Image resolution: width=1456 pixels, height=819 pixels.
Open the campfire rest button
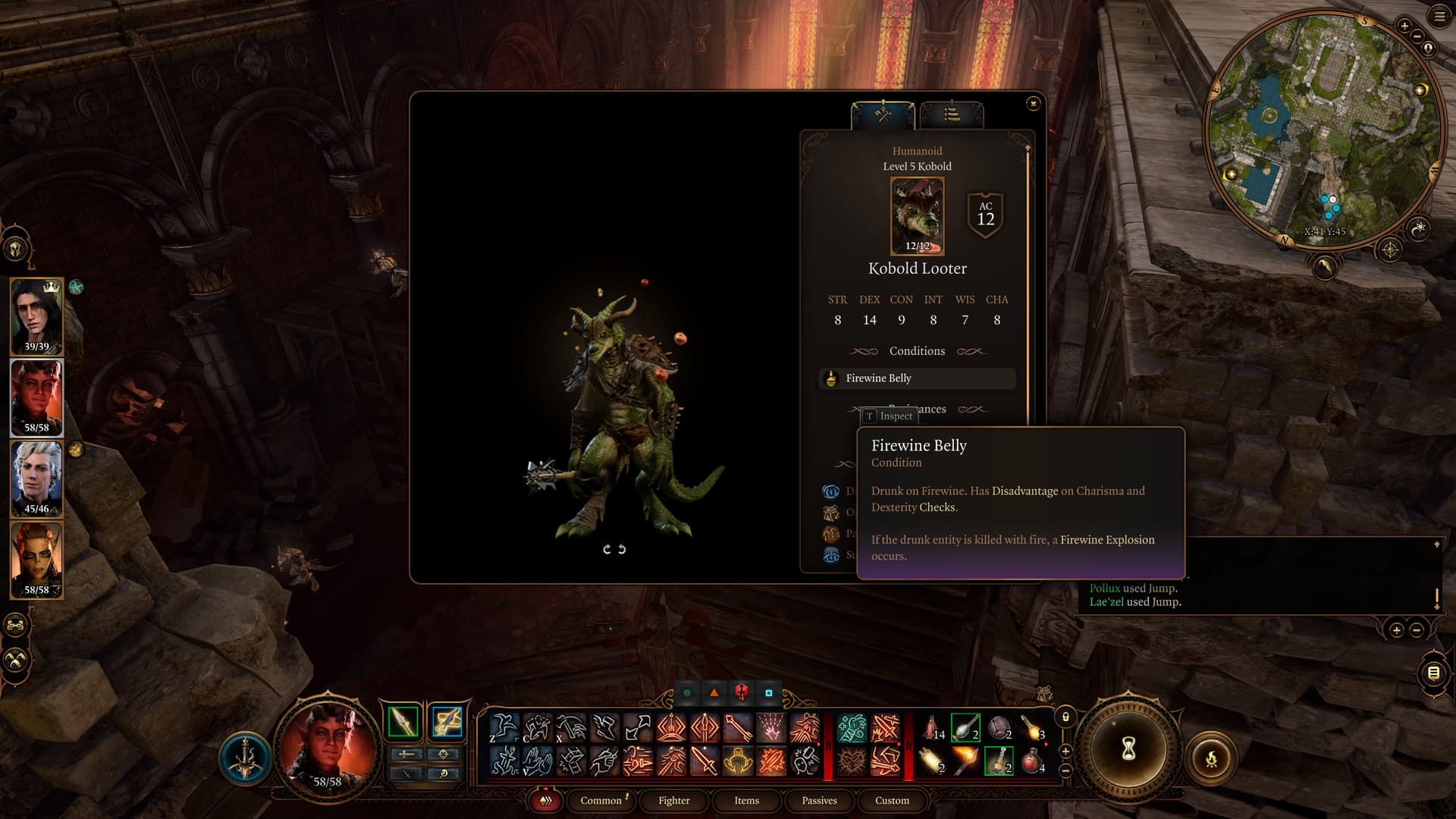pos(1210,758)
